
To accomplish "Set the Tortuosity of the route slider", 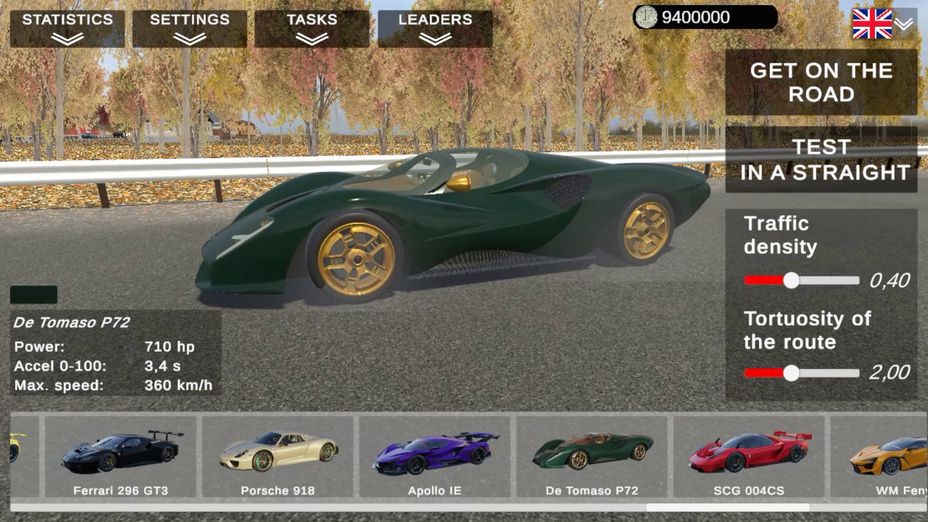I will point(791,373).
